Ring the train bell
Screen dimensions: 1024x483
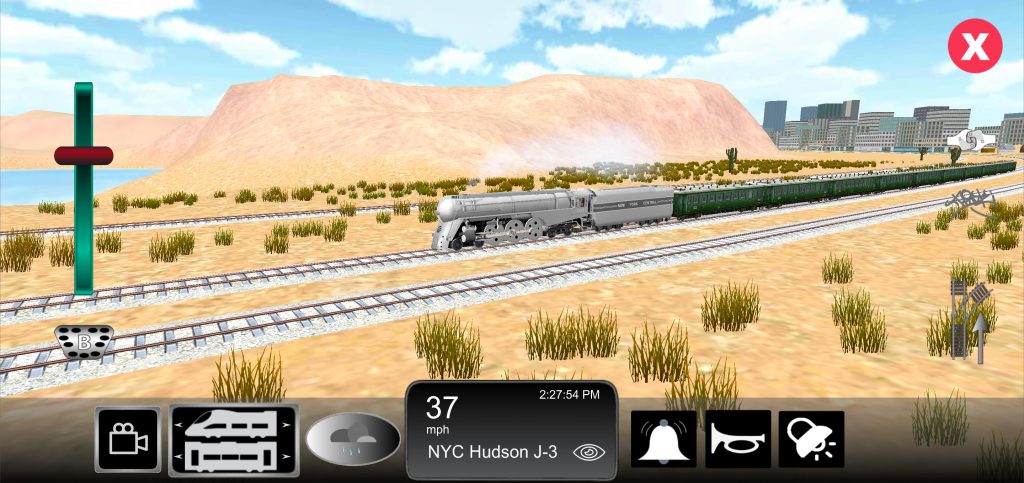tap(663, 439)
